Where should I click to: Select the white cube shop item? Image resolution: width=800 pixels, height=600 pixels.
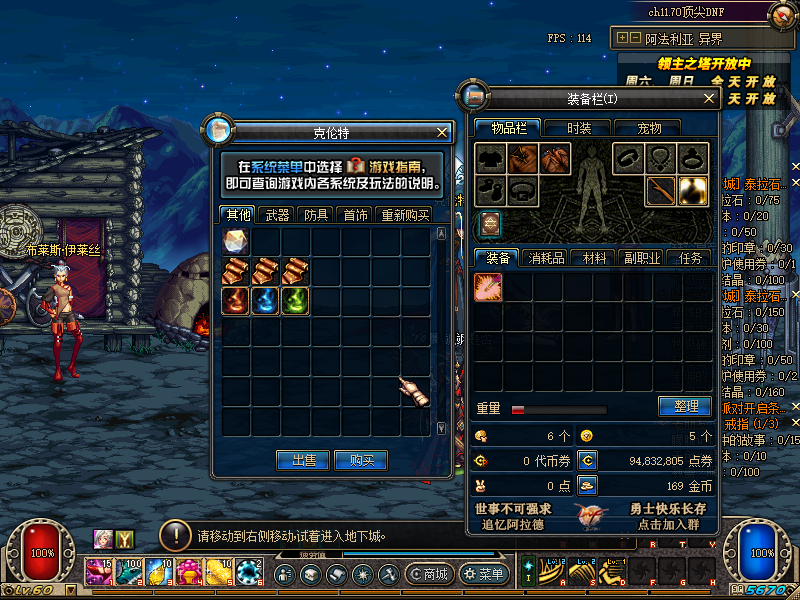point(235,242)
